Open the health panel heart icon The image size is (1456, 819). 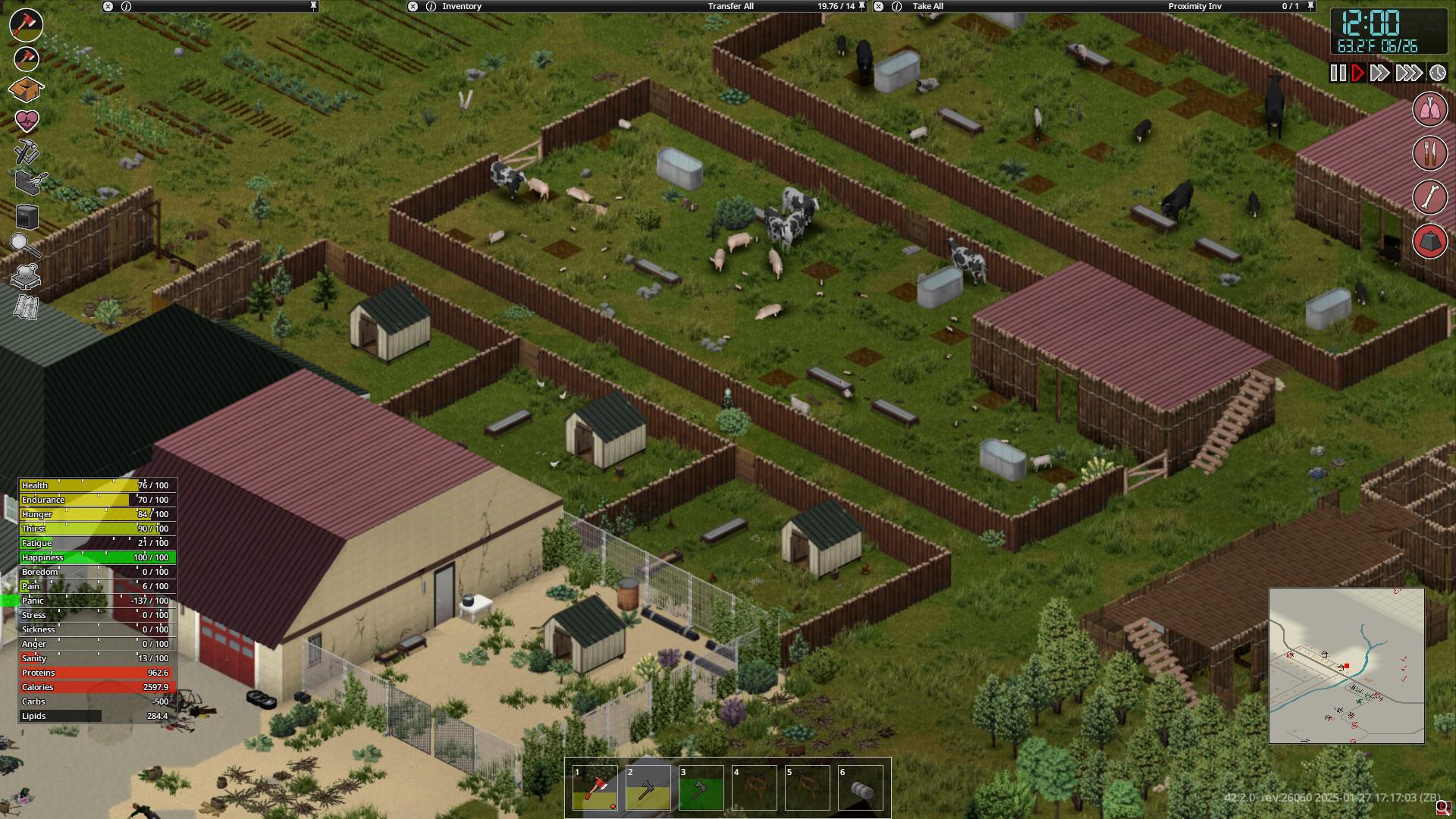pyautogui.click(x=25, y=119)
